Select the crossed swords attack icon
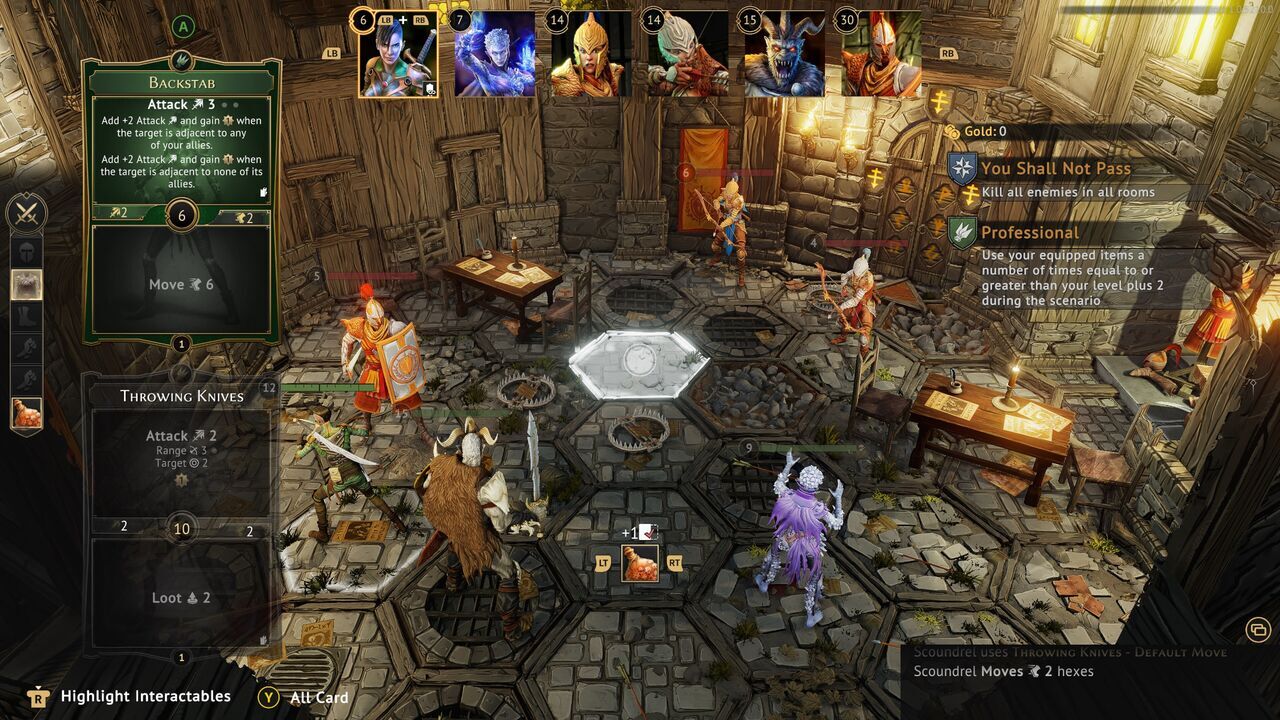 25,210
